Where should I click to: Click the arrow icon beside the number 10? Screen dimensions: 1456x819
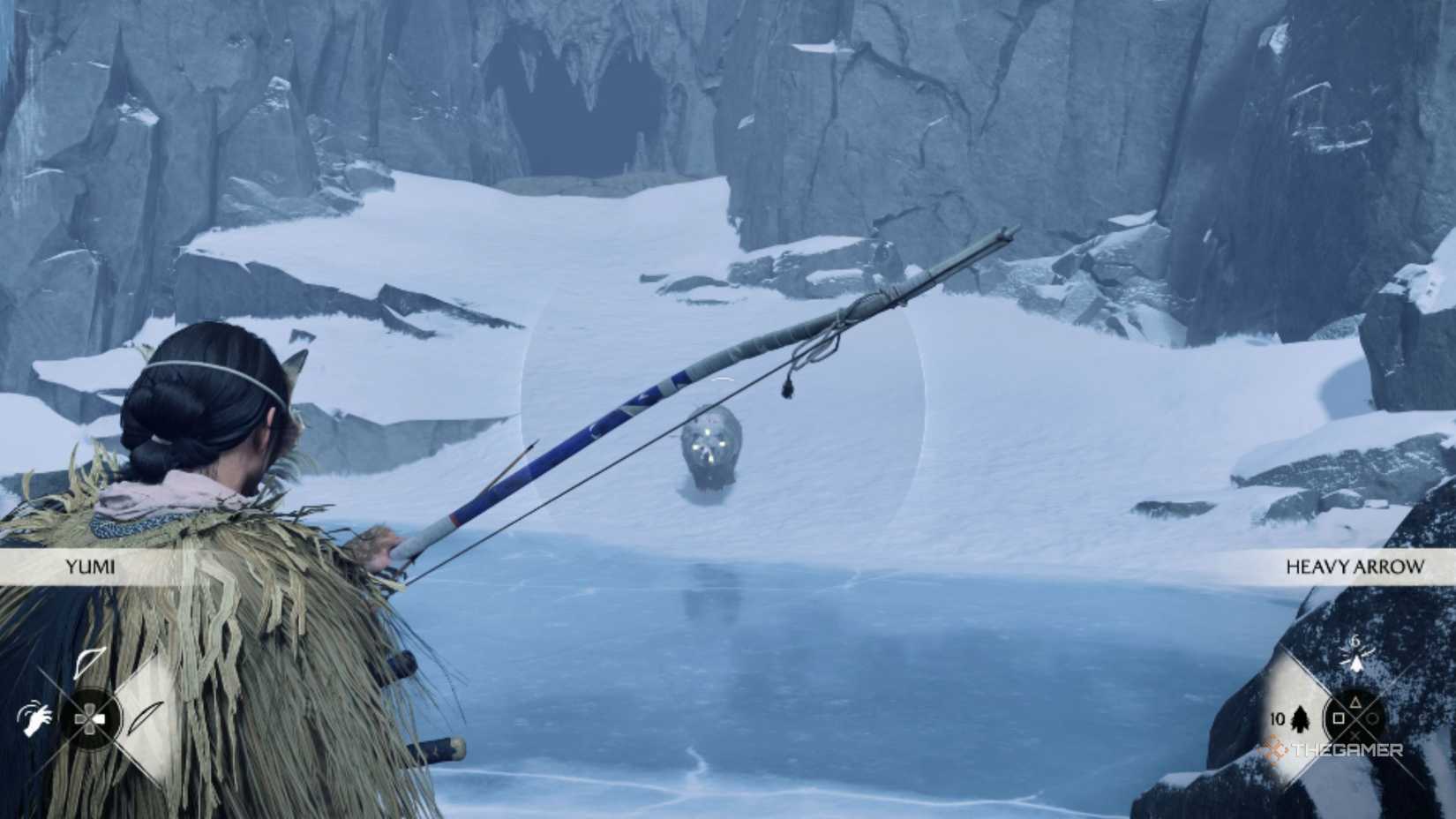click(1300, 720)
